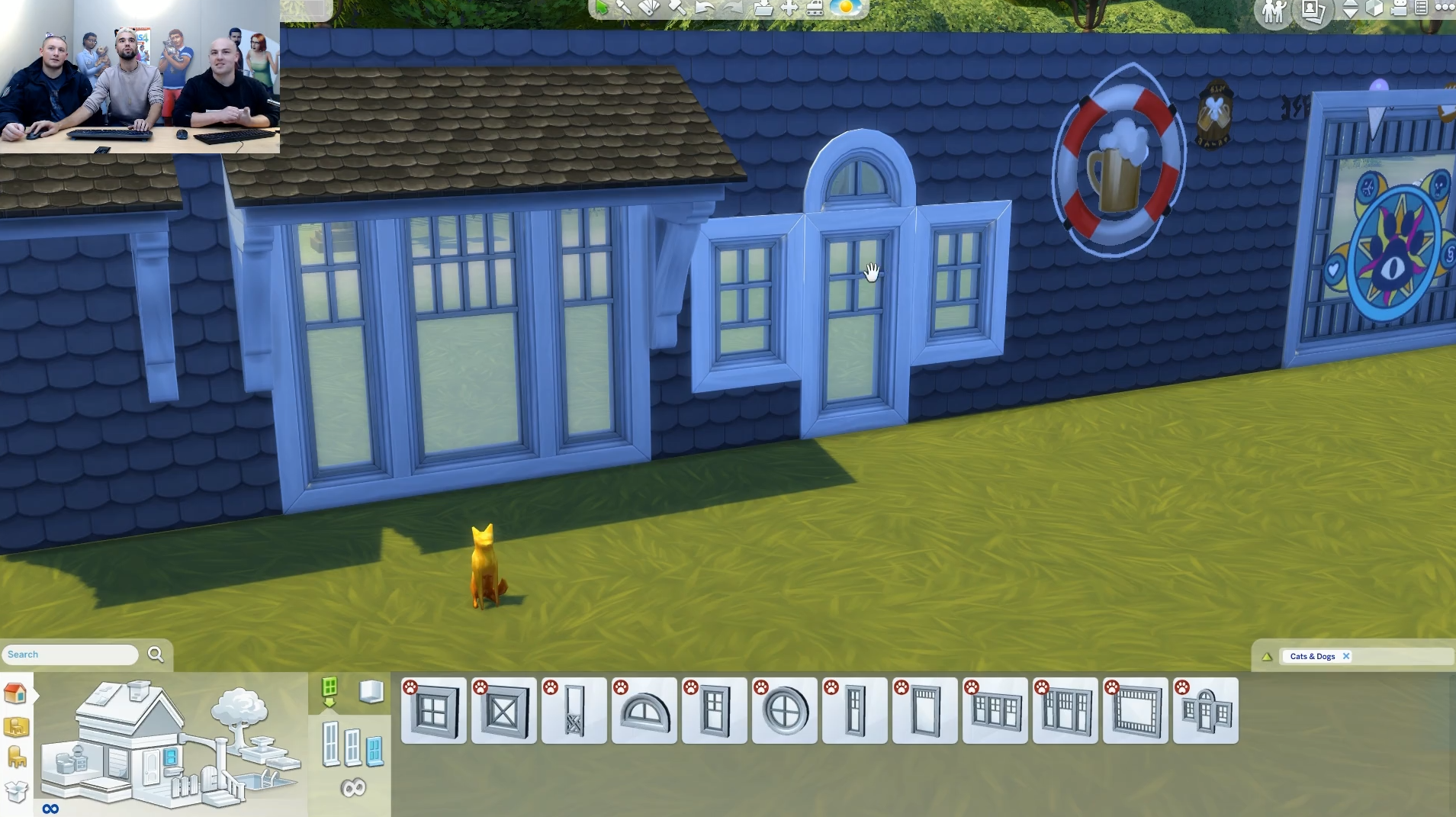This screenshot has height=817, width=1456.
Task: Switch to the red-roof house Build tab
Action: point(15,693)
